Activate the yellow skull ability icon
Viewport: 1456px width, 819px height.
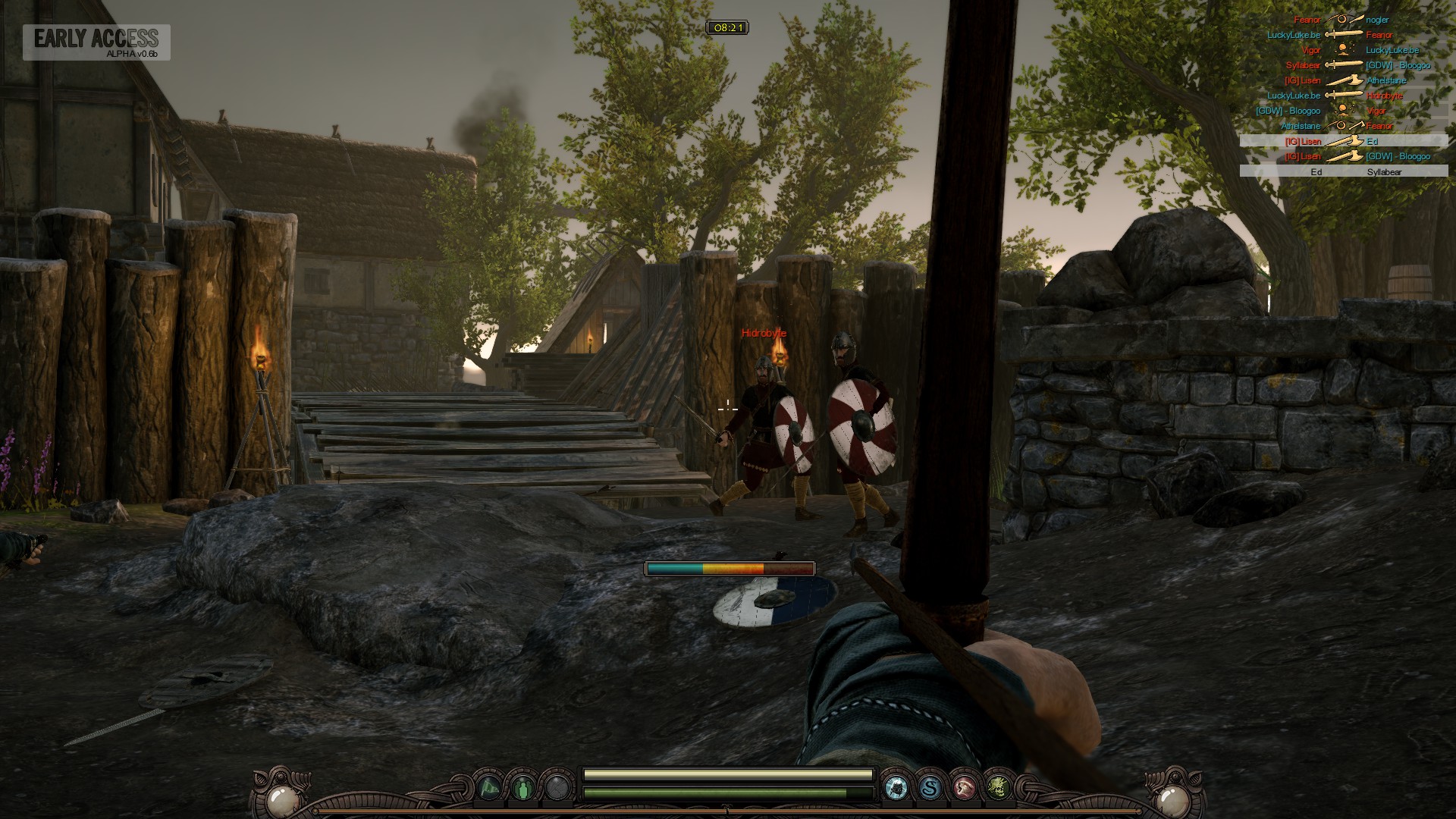[x=999, y=789]
